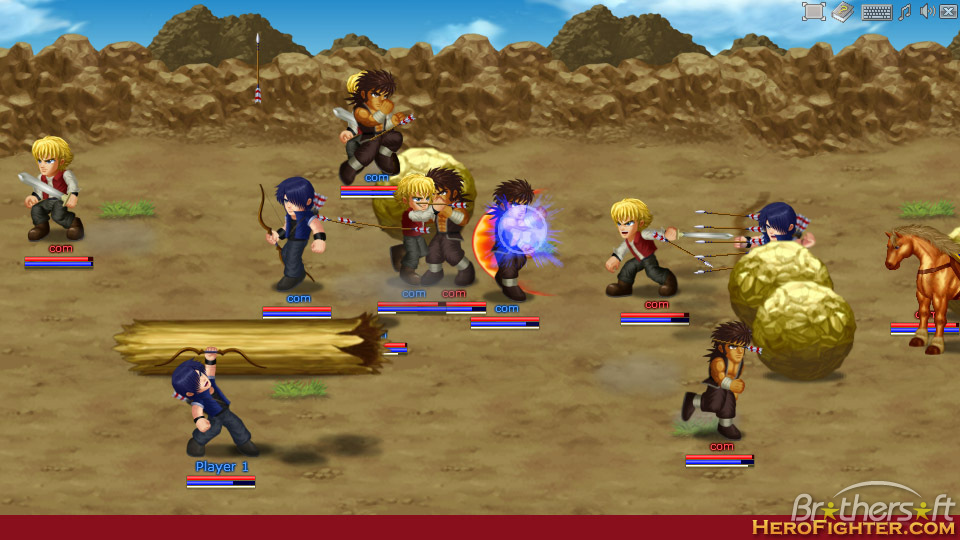Visit the HeroFighter.com link

coord(853,527)
